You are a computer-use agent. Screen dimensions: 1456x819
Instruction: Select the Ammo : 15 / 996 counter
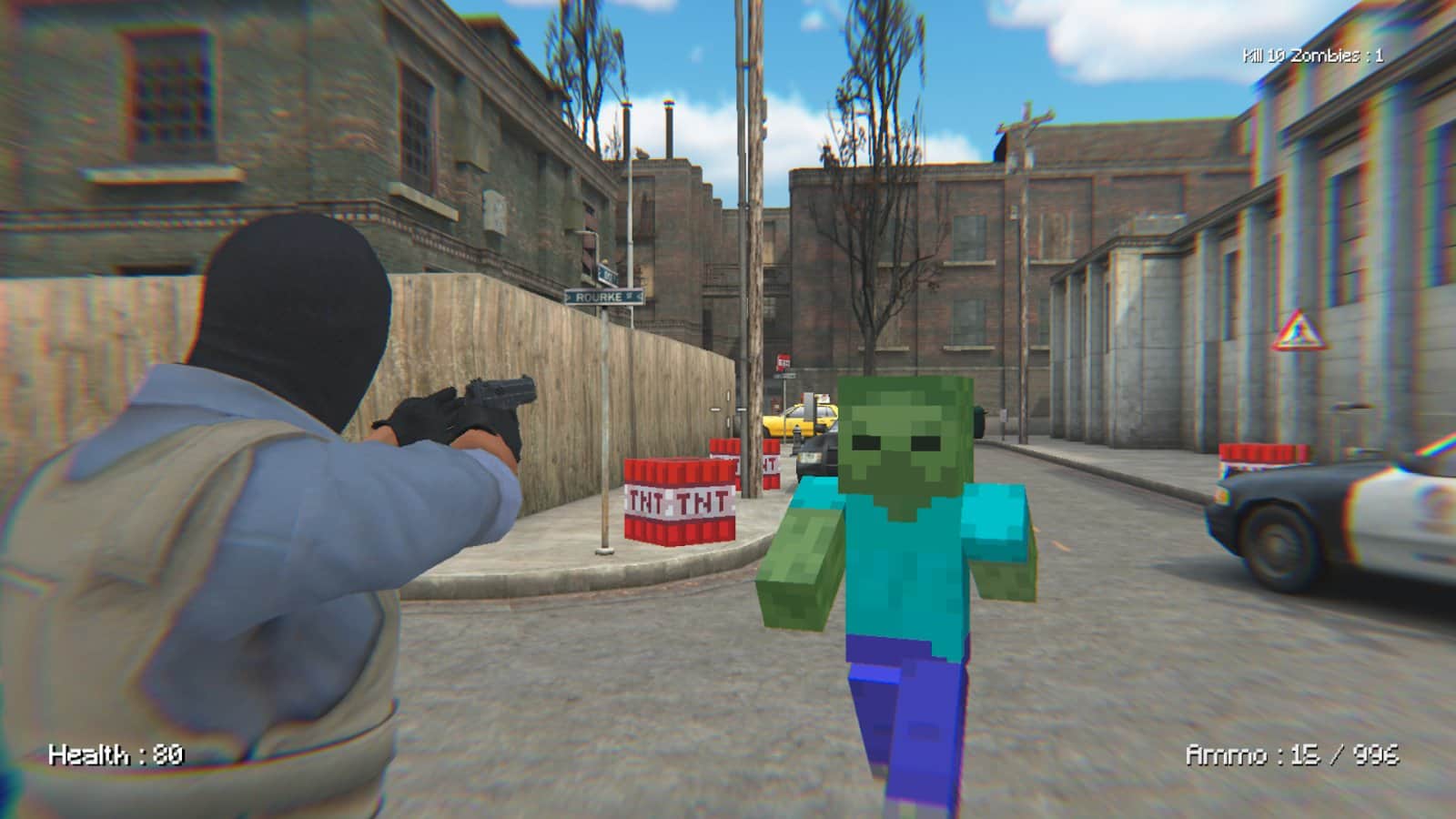pyautogui.click(x=1292, y=753)
